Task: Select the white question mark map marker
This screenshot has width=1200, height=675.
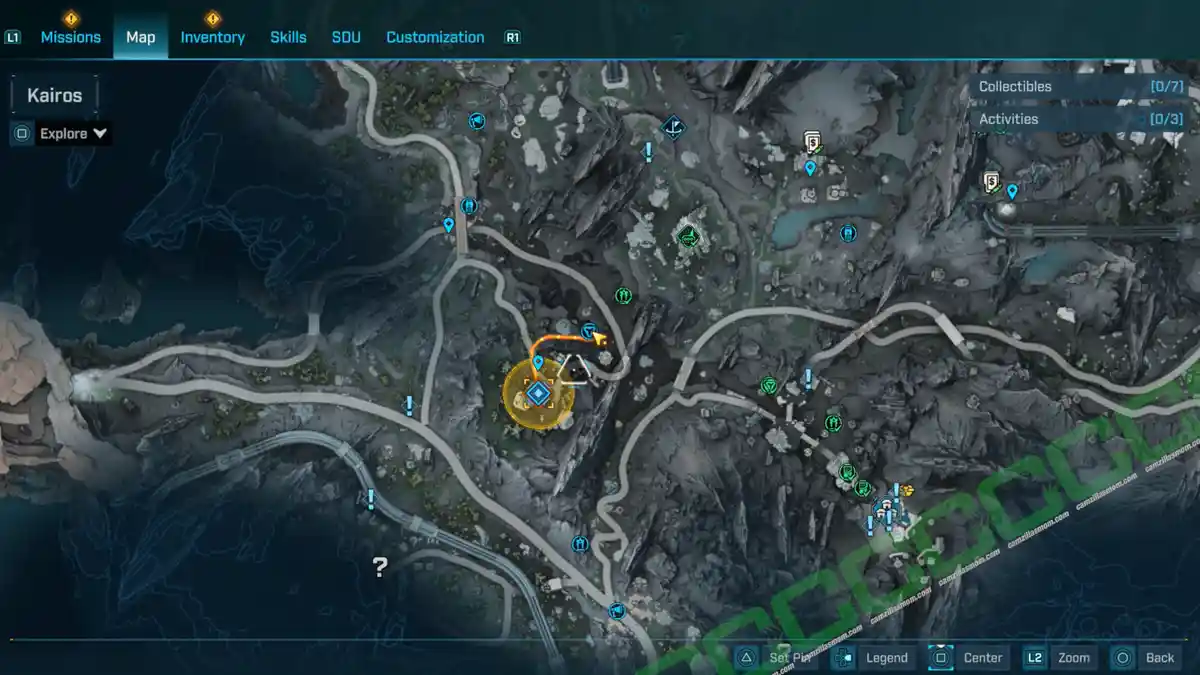Action: [380, 568]
